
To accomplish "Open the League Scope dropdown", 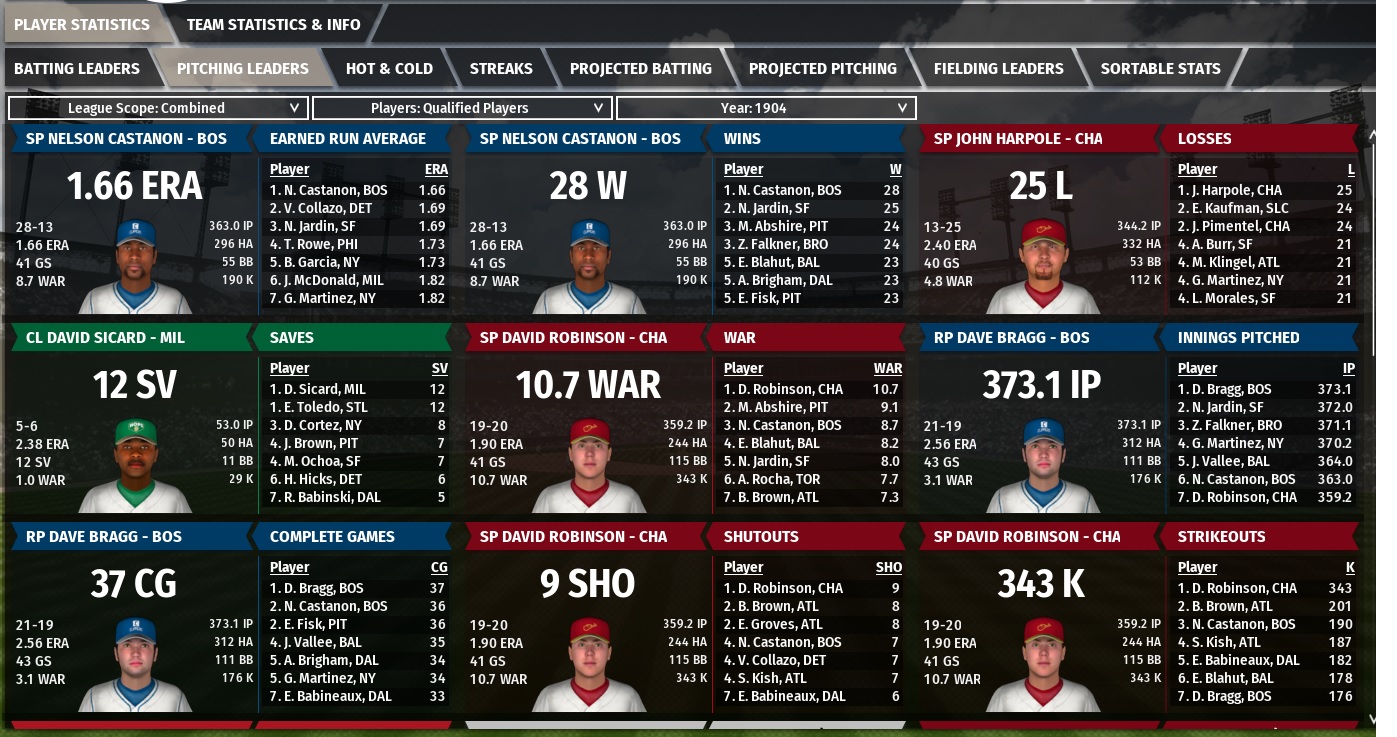I will pos(157,108).
